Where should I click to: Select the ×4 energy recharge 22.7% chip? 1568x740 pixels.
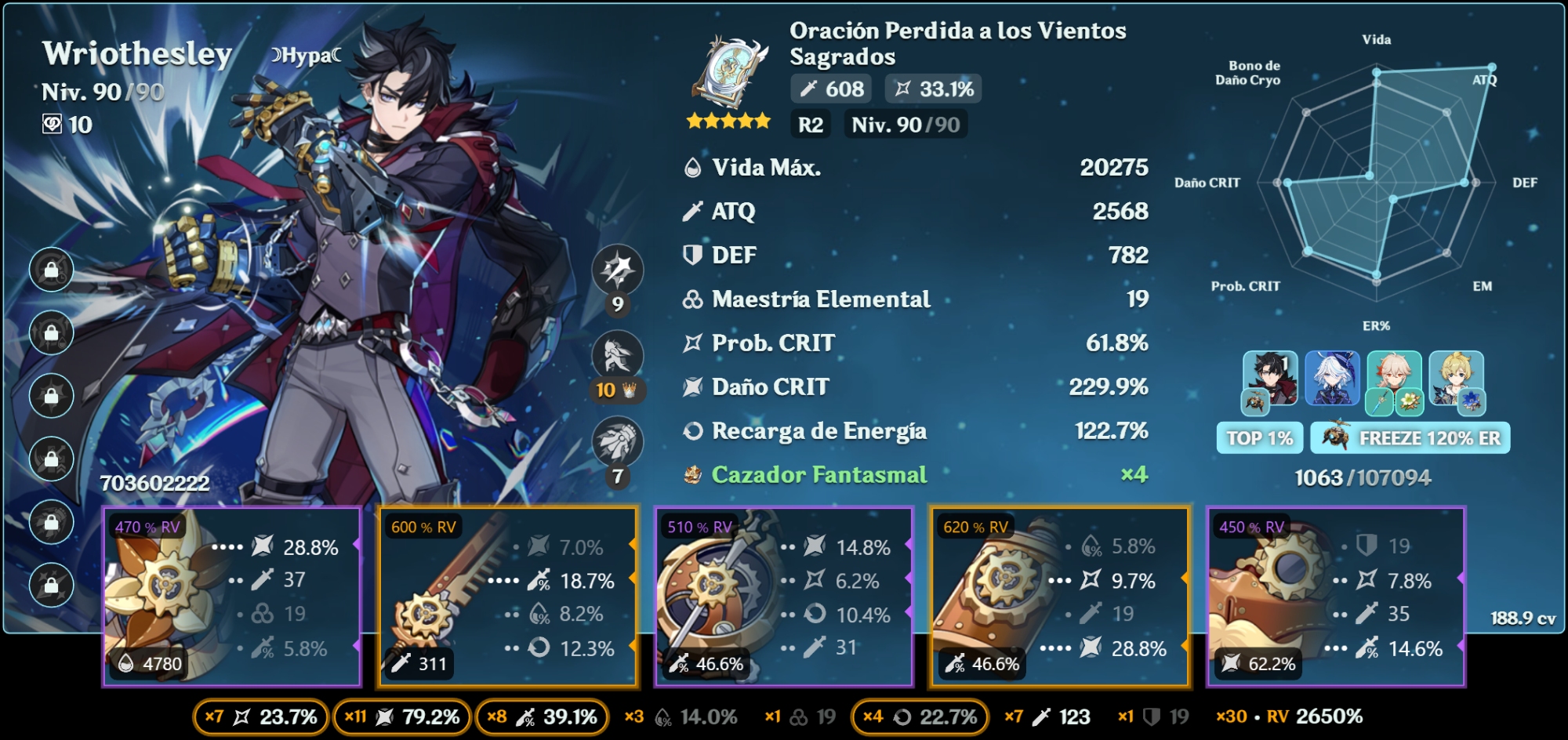(920, 717)
